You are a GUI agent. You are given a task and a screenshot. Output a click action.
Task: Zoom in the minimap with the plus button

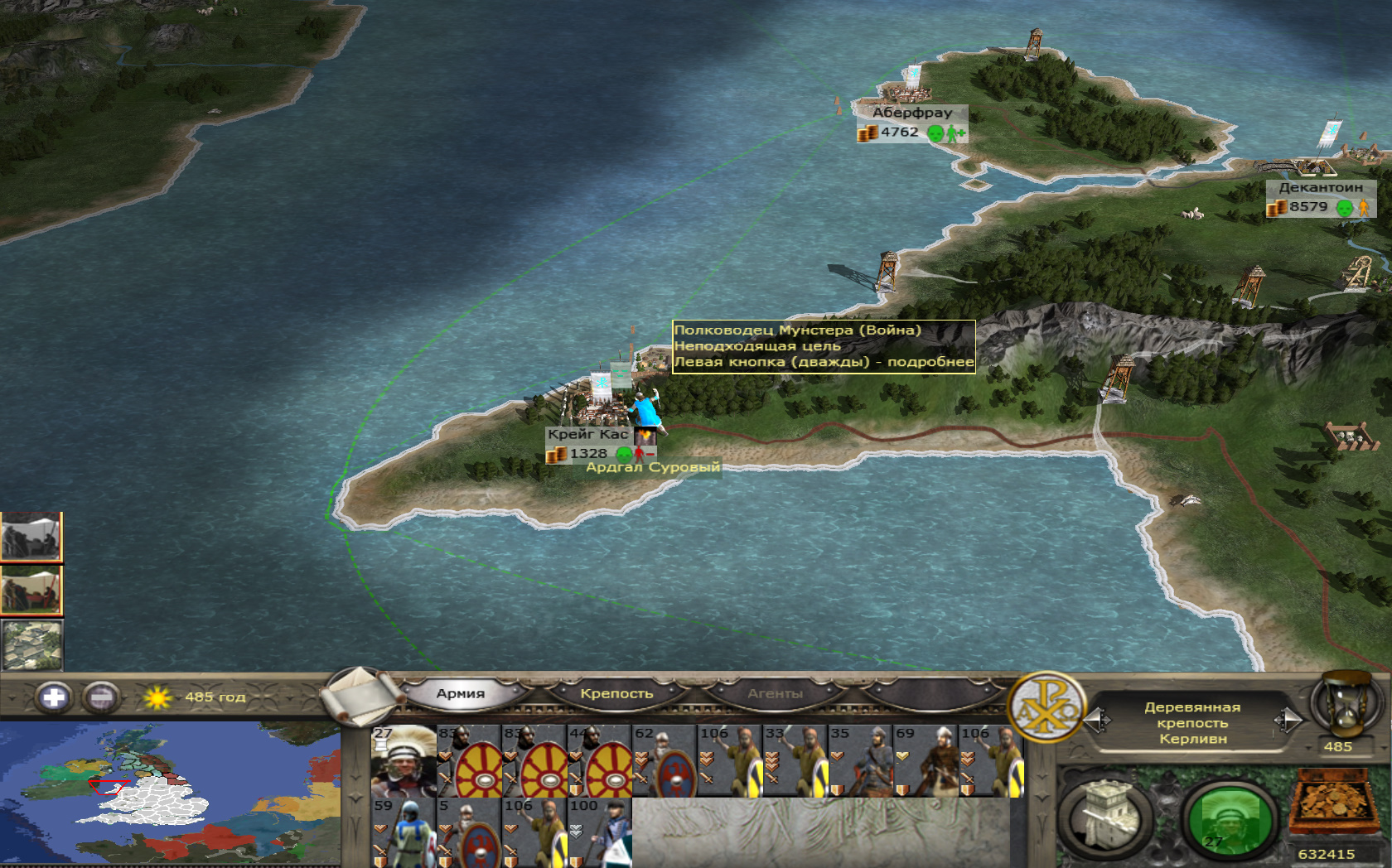coord(54,697)
